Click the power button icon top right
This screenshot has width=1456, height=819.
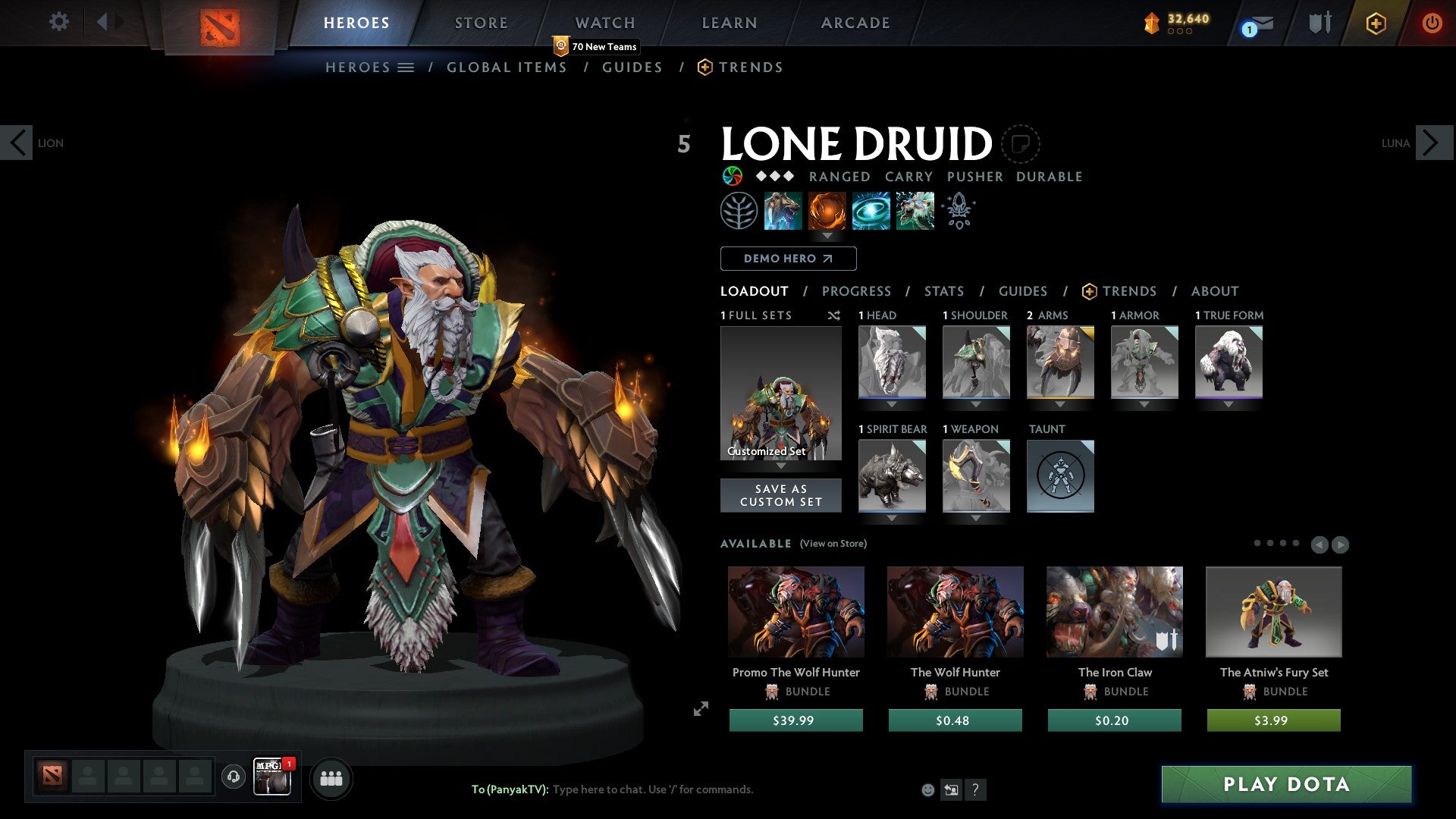pyautogui.click(x=1432, y=22)
